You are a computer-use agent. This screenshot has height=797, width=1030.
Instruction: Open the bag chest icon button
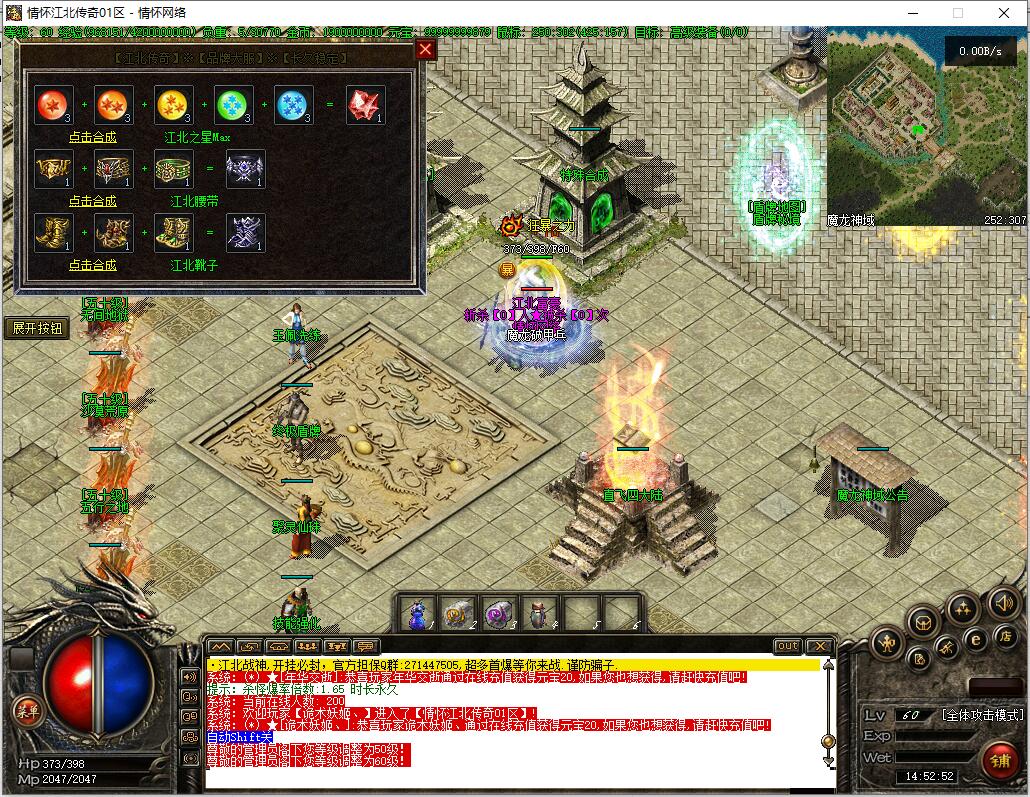(x=923, y=622)
